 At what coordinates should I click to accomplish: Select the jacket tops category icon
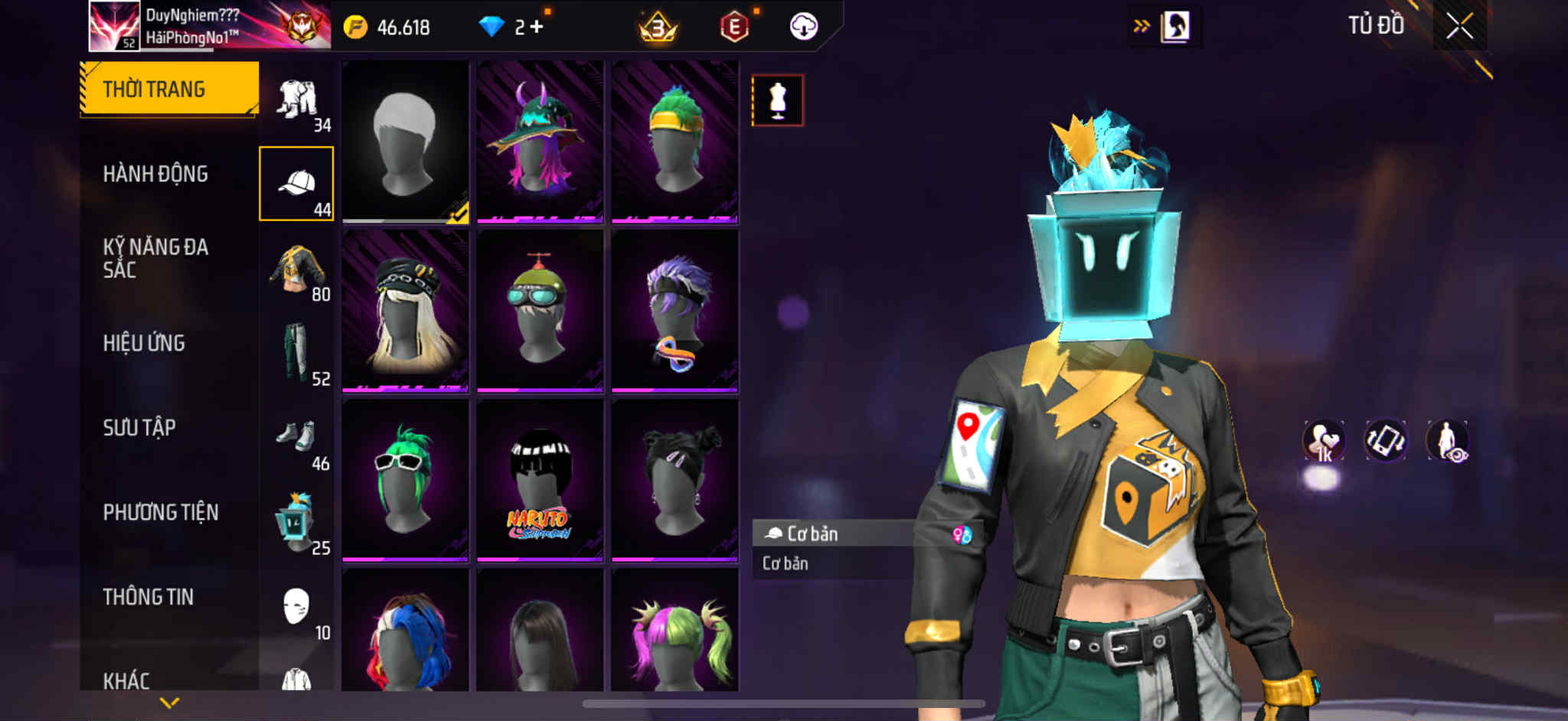click(298, 269)
